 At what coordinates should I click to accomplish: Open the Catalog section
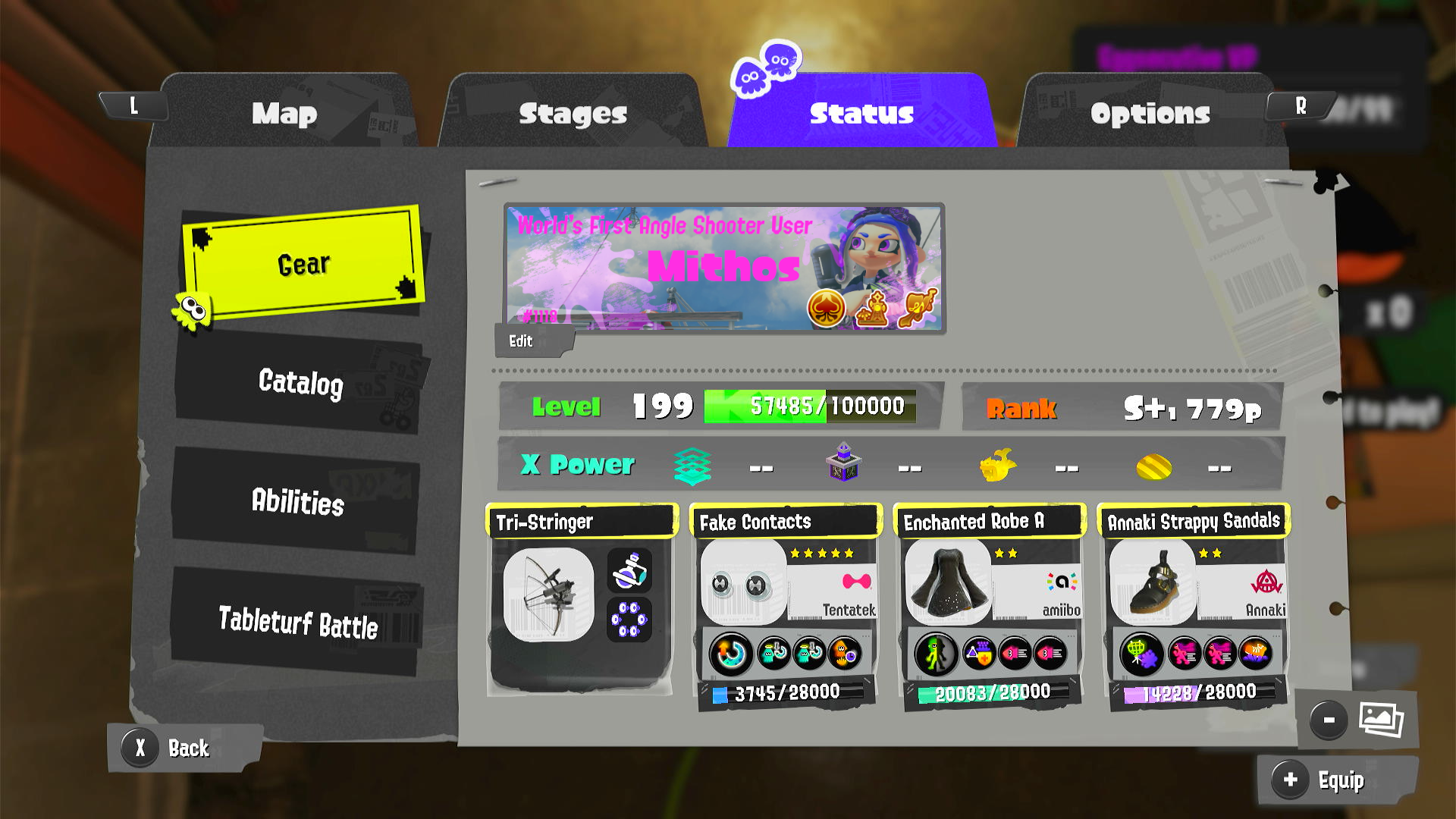[301, 384]
